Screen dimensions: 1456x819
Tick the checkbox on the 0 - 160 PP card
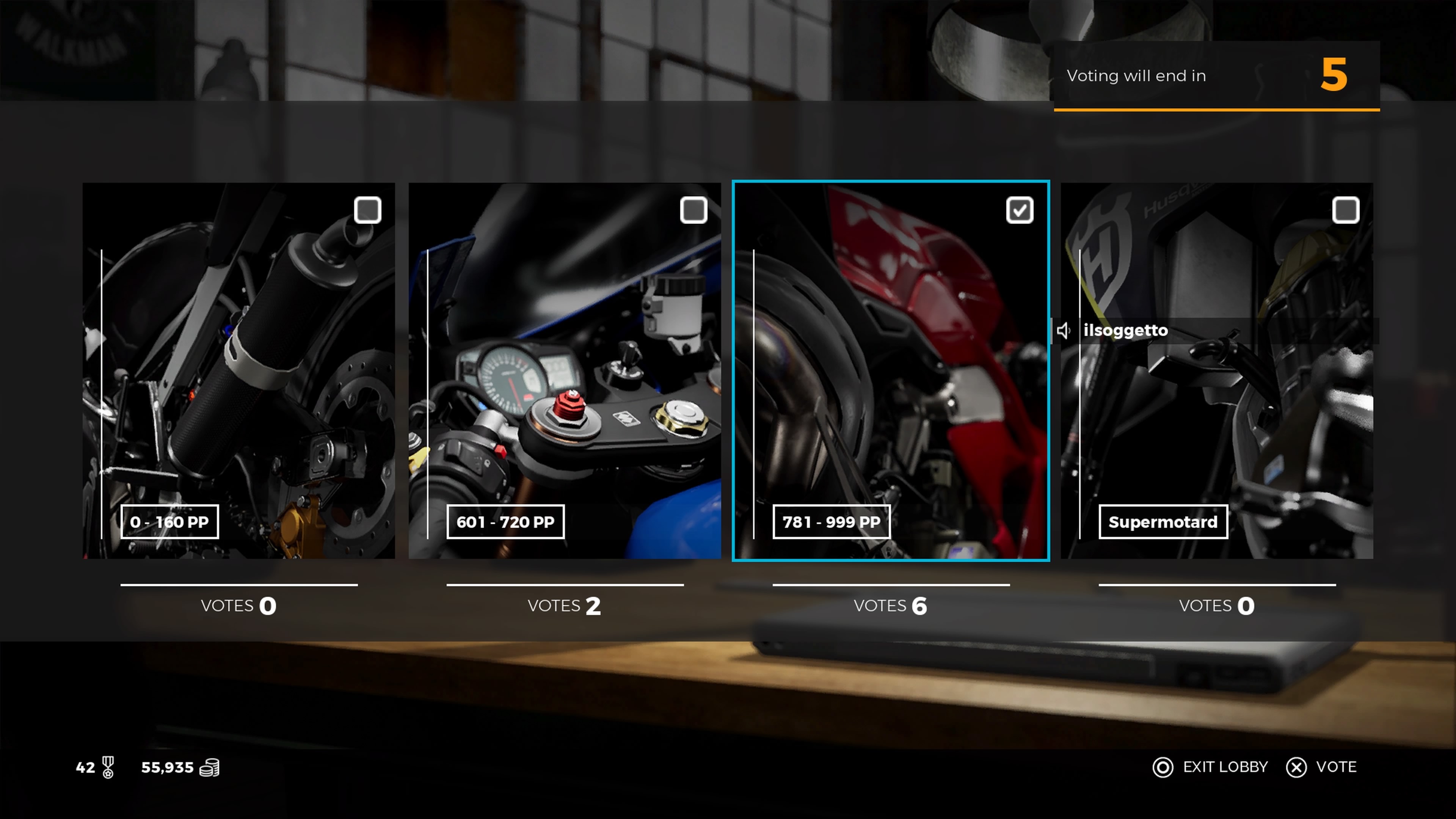367,210
